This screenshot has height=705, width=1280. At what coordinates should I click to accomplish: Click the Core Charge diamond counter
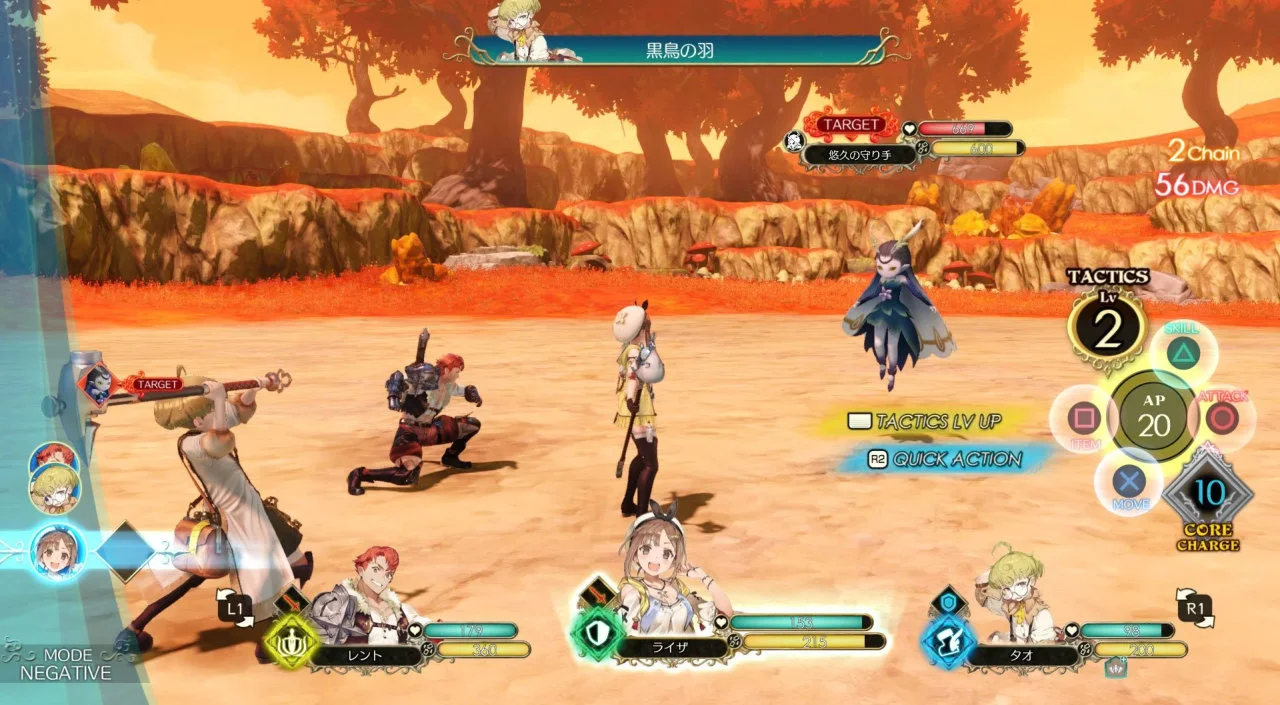[x=1209, y=493]
